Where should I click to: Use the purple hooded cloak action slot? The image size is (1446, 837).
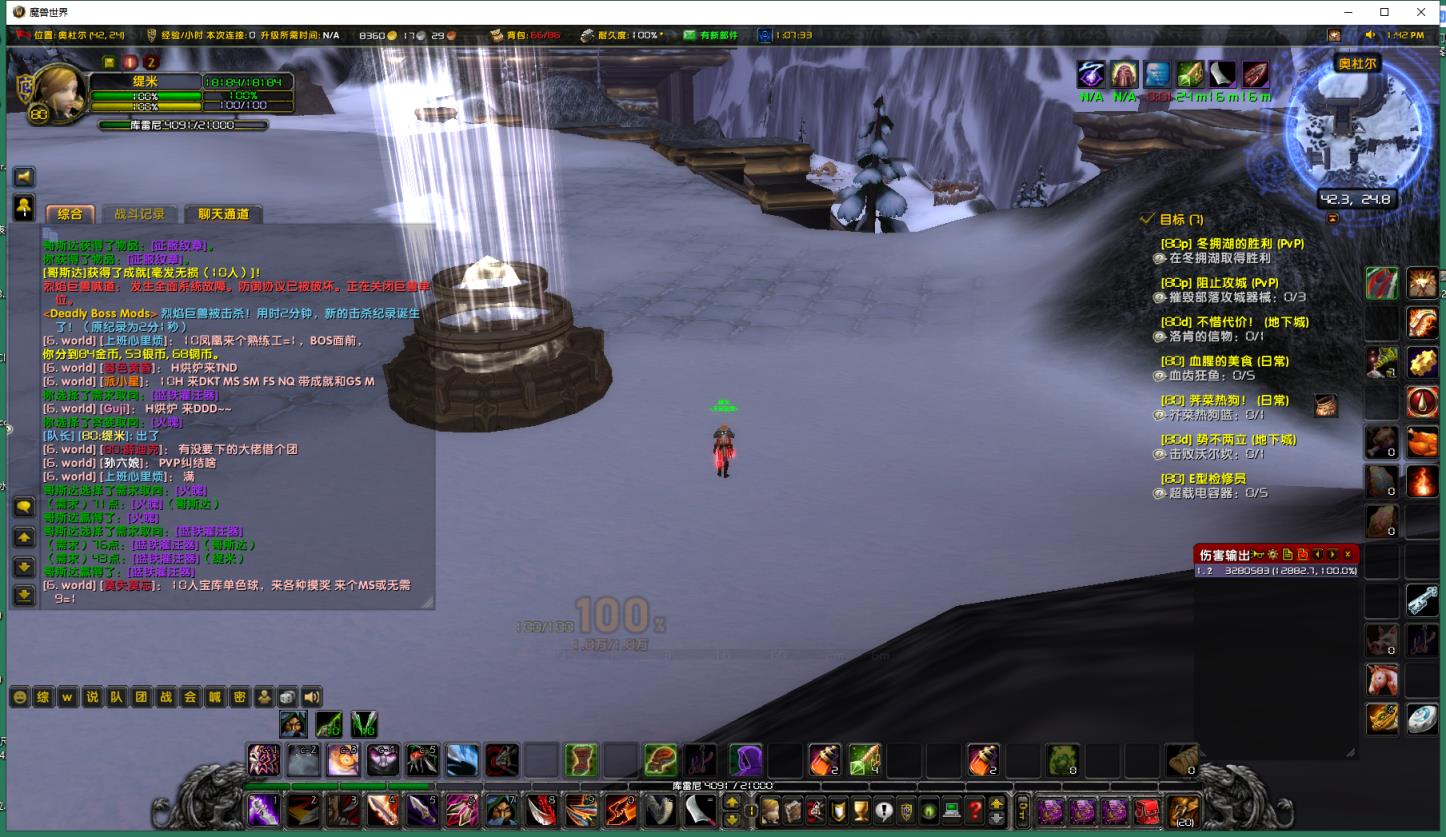pos(744,761)
